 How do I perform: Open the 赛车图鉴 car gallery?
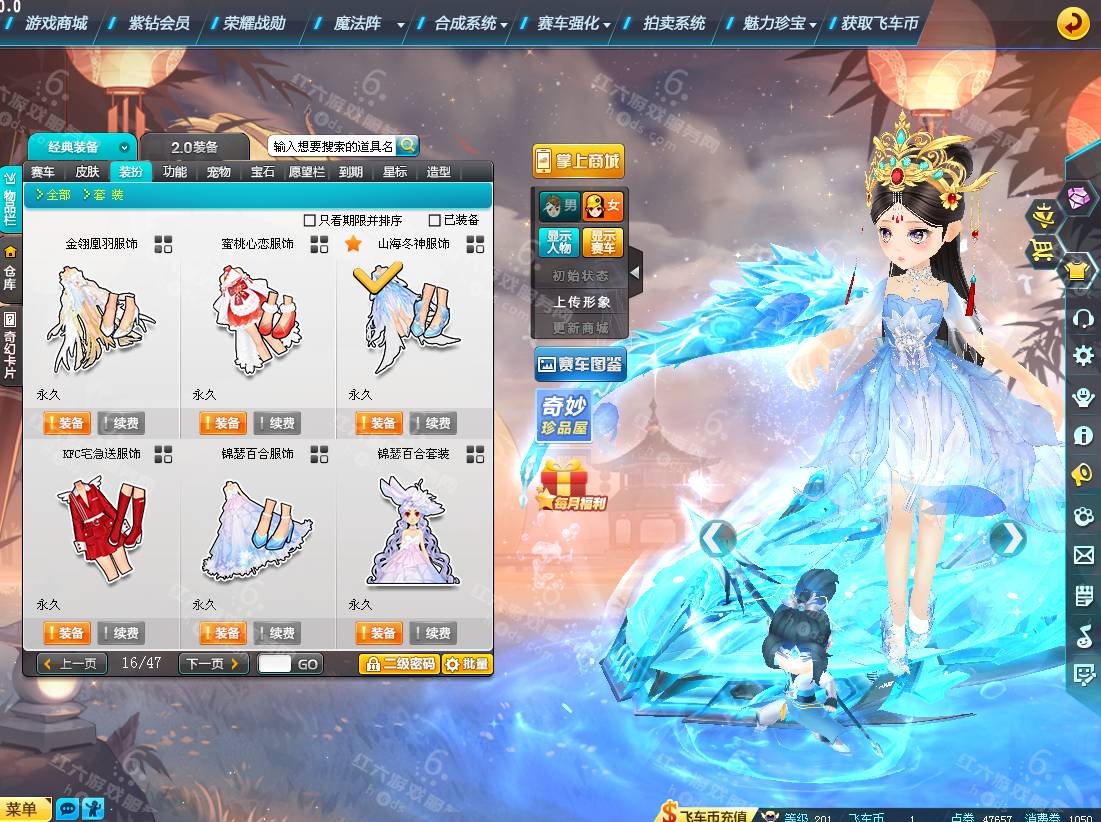(580, 365)
